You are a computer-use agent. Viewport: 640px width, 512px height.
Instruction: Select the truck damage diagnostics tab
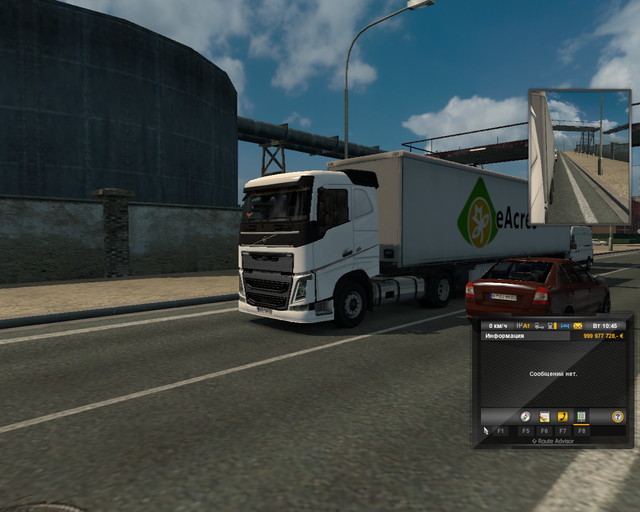pyautogui.click(x=581, y=416)
